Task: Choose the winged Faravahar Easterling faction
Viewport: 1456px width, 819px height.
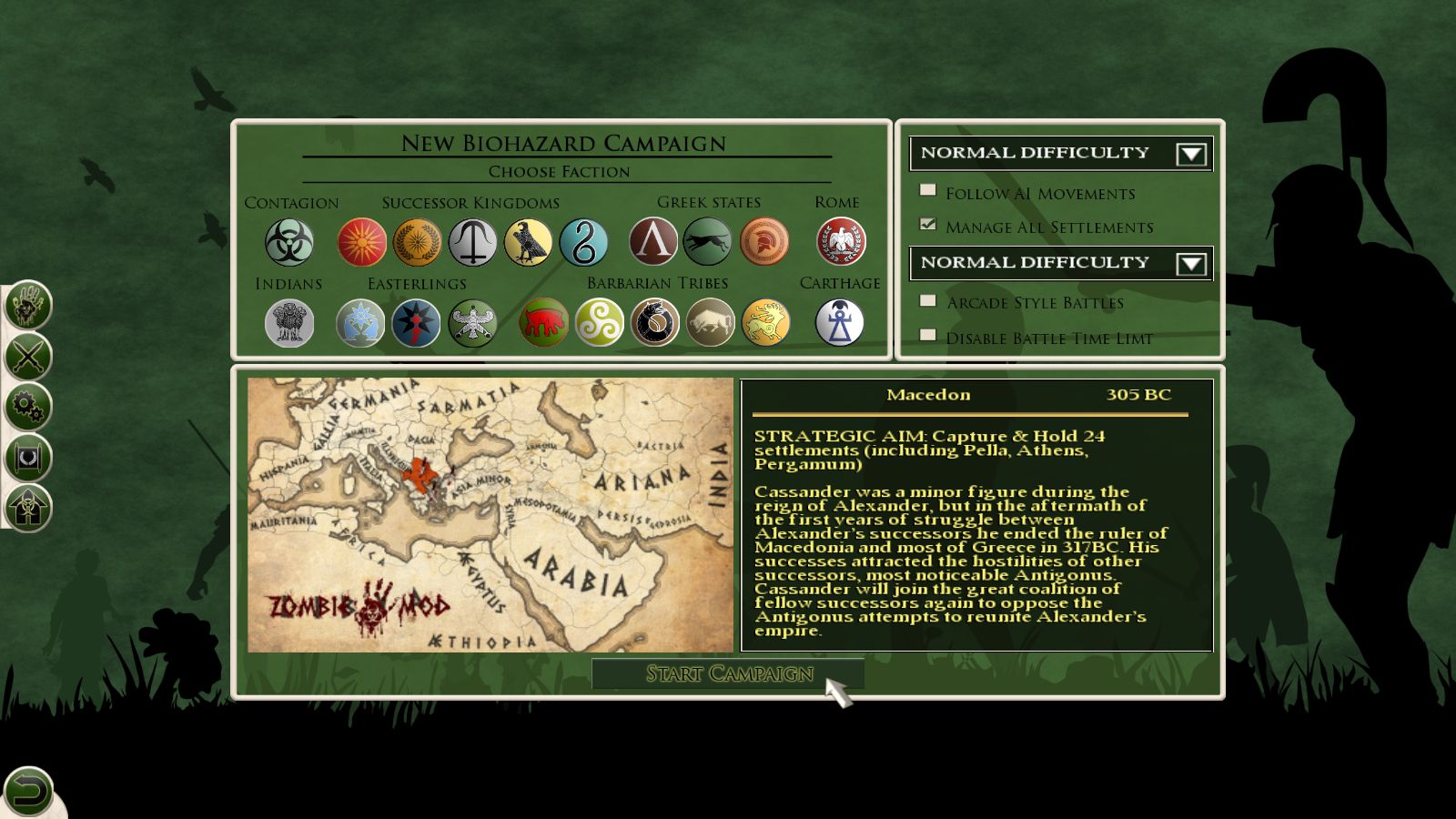Action: pos(472,324)
